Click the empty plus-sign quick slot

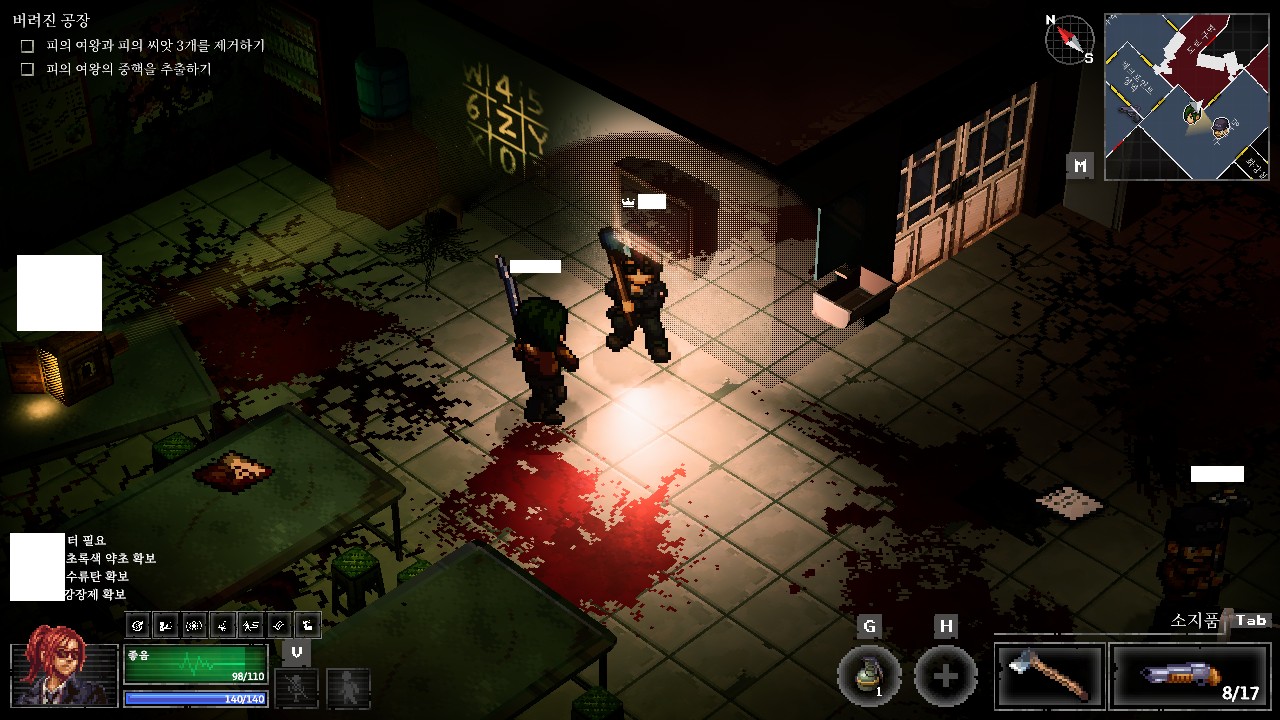coord(945,676)
